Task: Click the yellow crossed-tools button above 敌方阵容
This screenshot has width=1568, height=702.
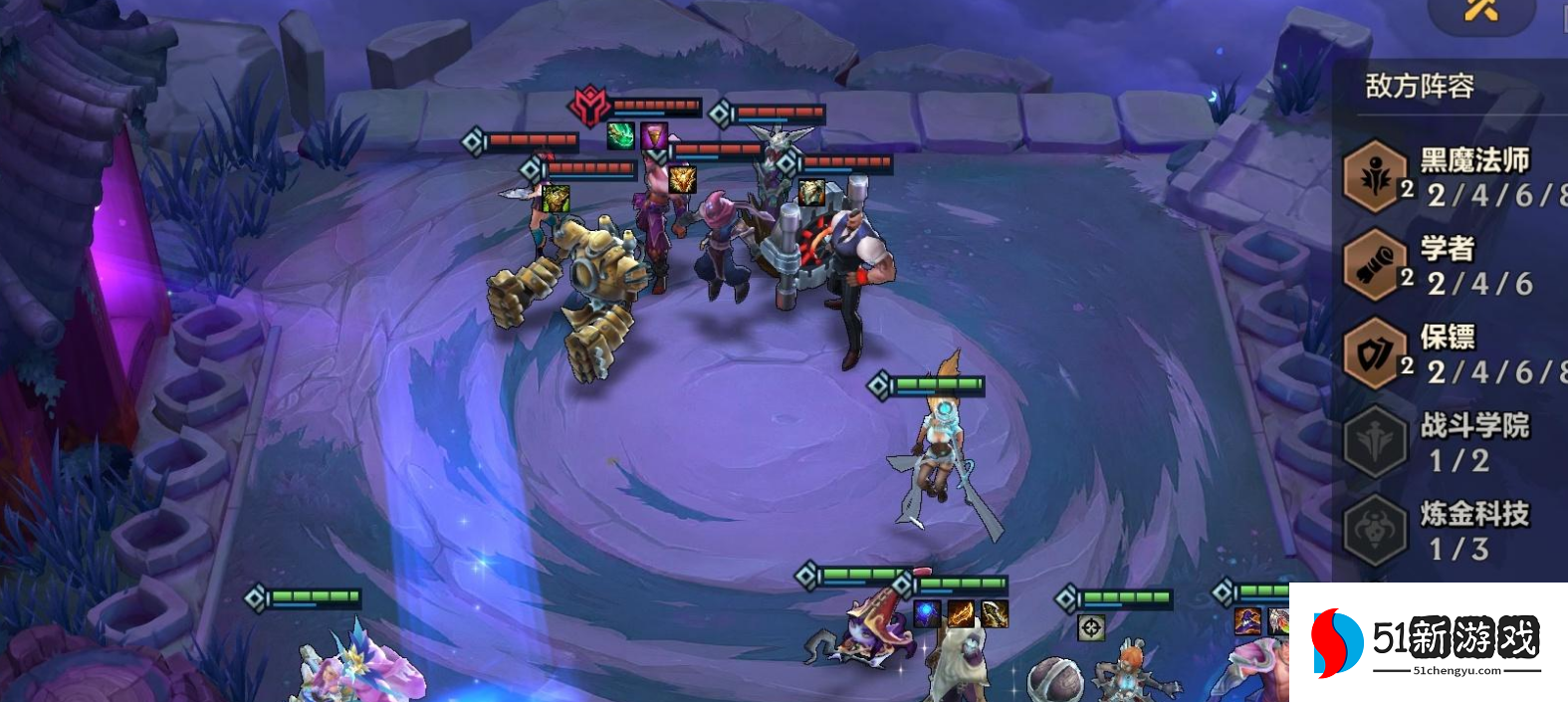Action: point(1480,12)
